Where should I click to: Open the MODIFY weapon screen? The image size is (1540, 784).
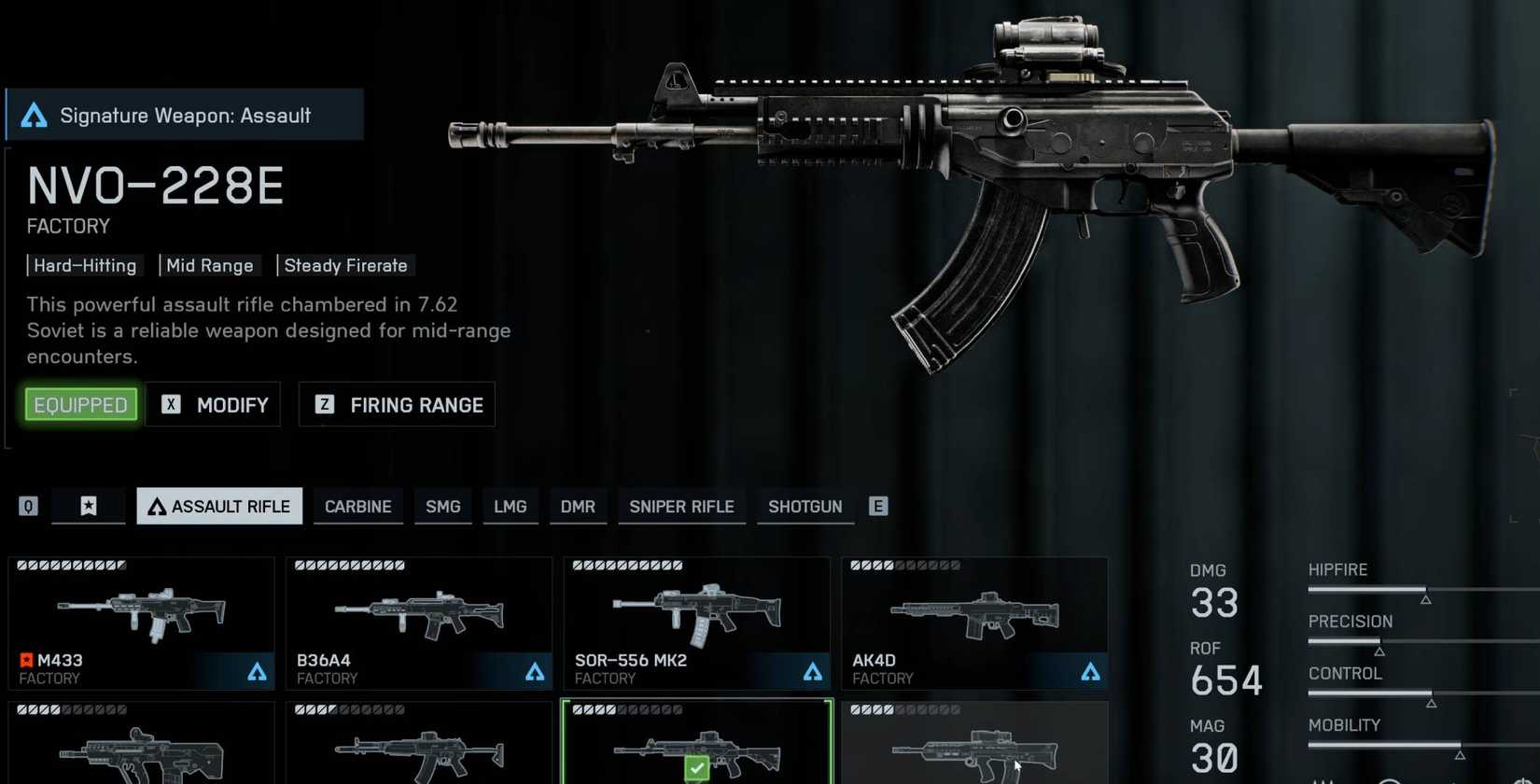[231, 405]
